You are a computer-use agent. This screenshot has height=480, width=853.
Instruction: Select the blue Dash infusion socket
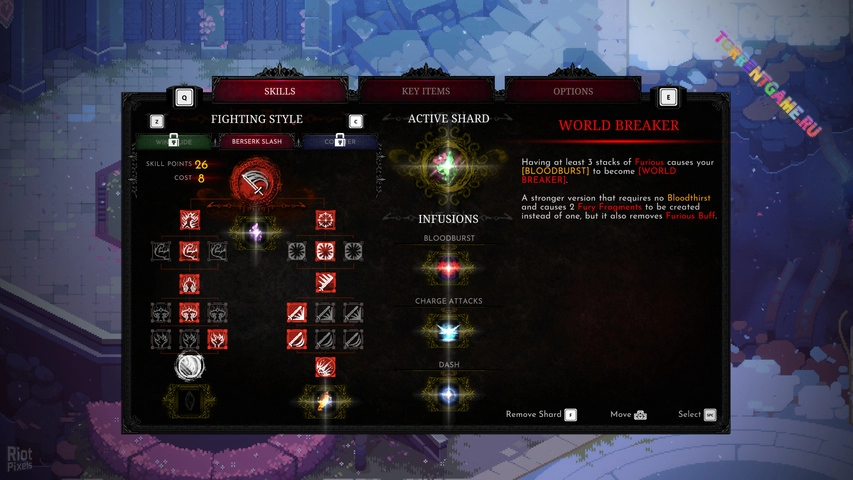(x=449, y=393)
